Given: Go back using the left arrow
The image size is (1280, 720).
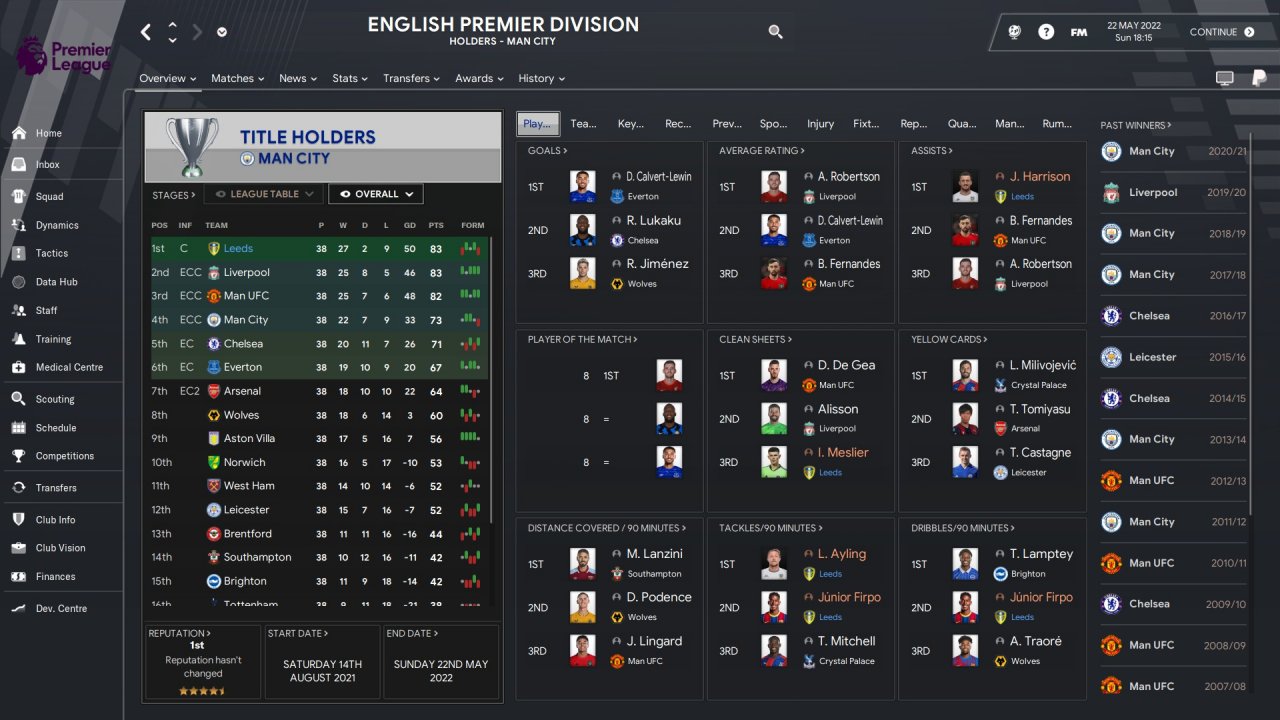Looking at the screenshot, I should coord(146,32).
